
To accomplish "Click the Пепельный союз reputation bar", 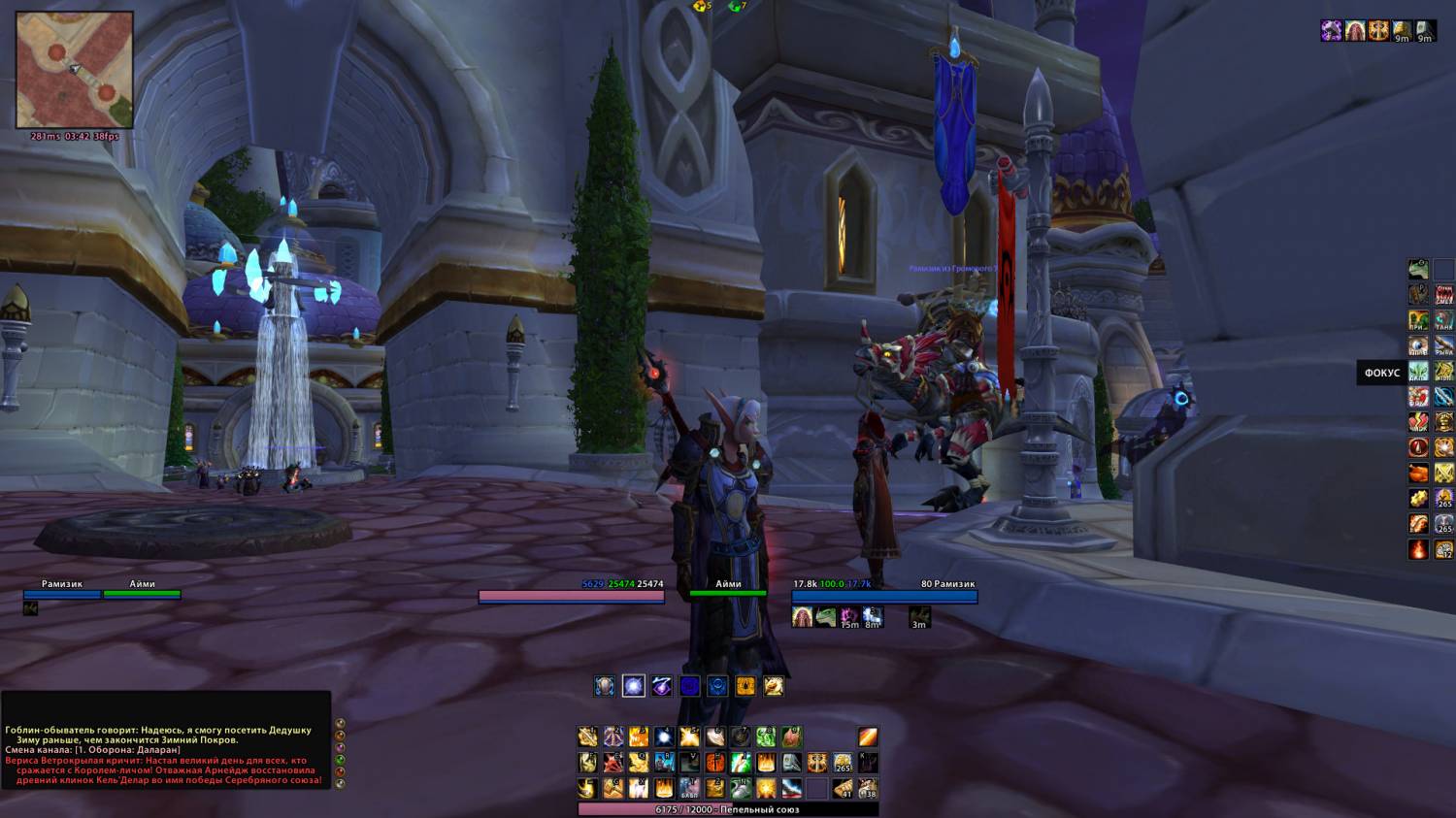I will pyautogui.click(x=728, y=809).
